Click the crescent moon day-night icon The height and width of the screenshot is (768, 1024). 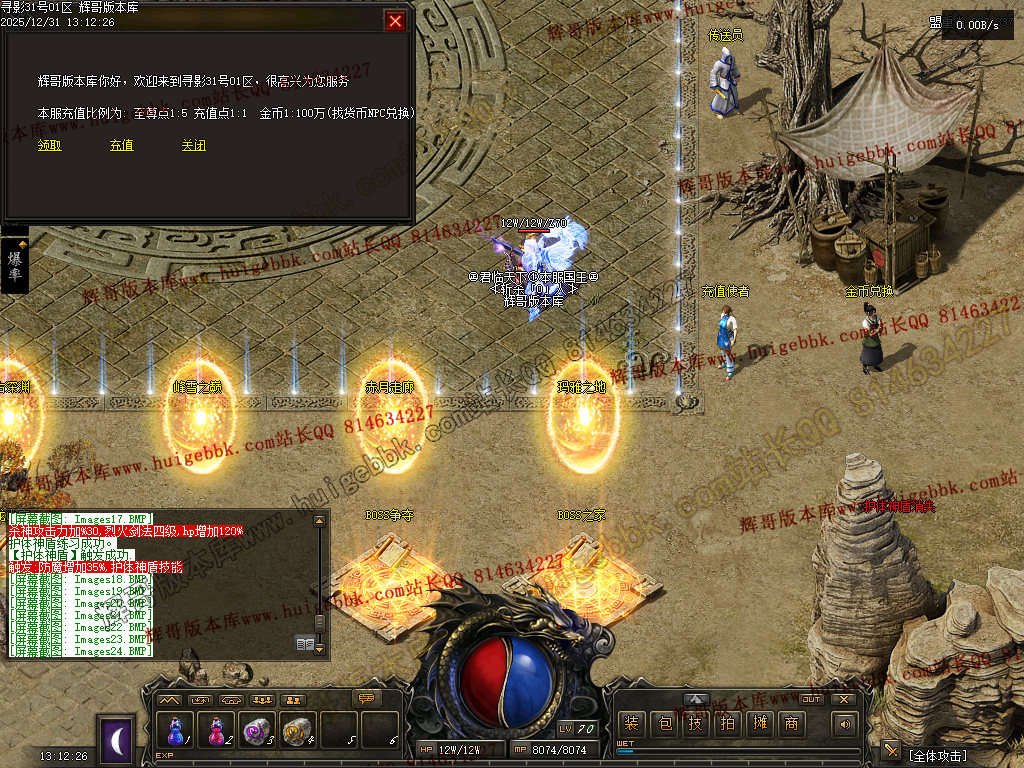117,739
